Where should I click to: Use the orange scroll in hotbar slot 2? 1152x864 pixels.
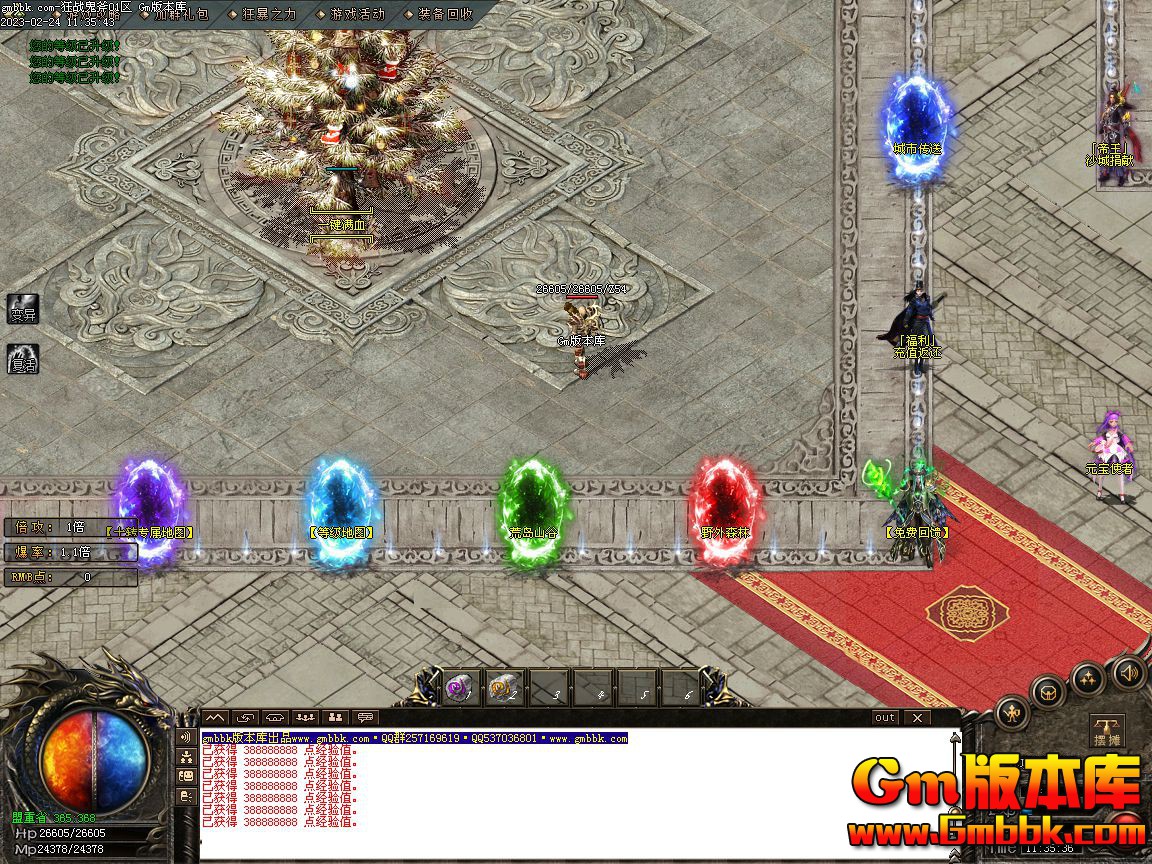[x=504, y=688]
